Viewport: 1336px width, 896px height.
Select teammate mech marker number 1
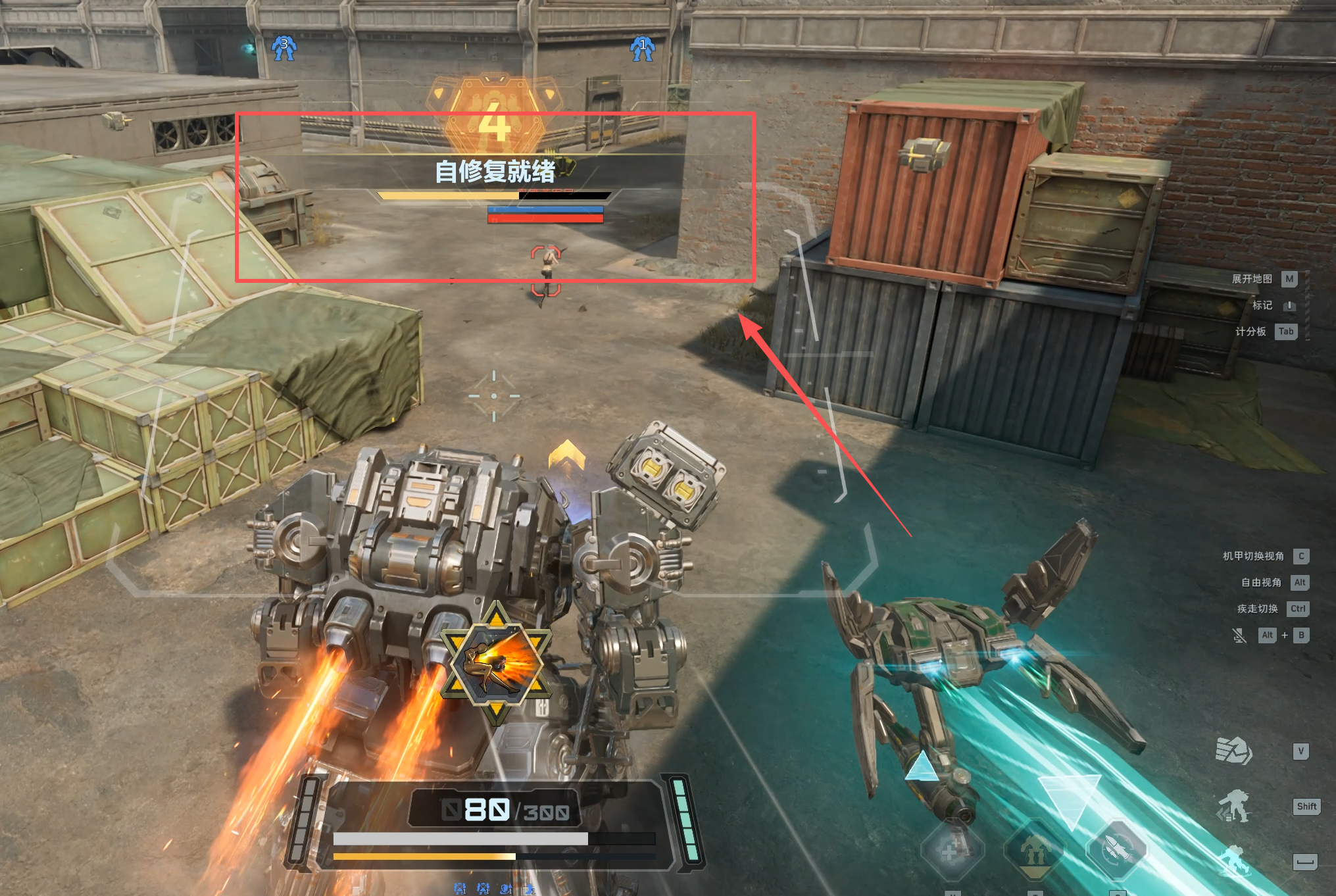[x=643, y=48]
